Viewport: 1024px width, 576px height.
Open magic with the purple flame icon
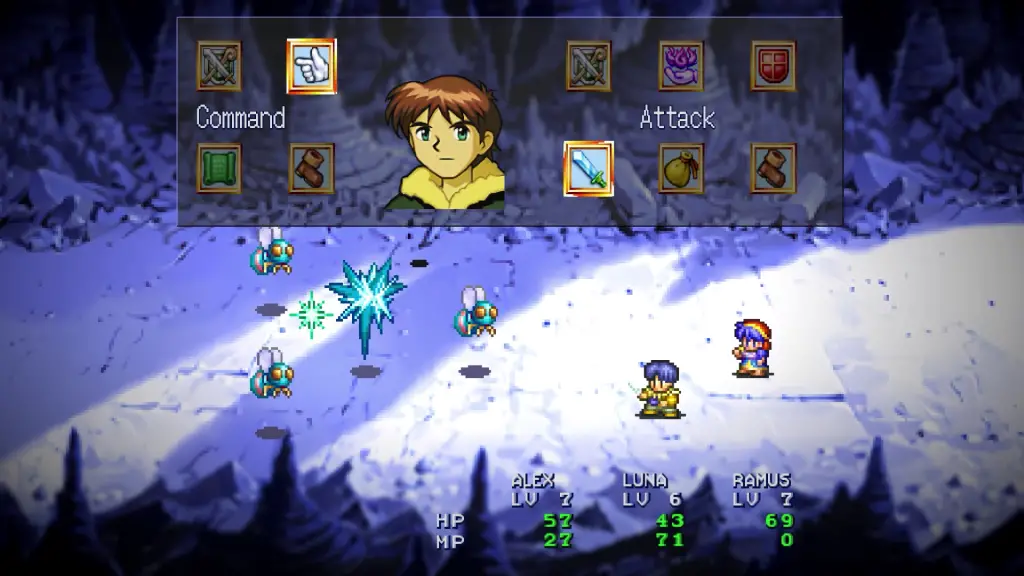tap(681, 66)
